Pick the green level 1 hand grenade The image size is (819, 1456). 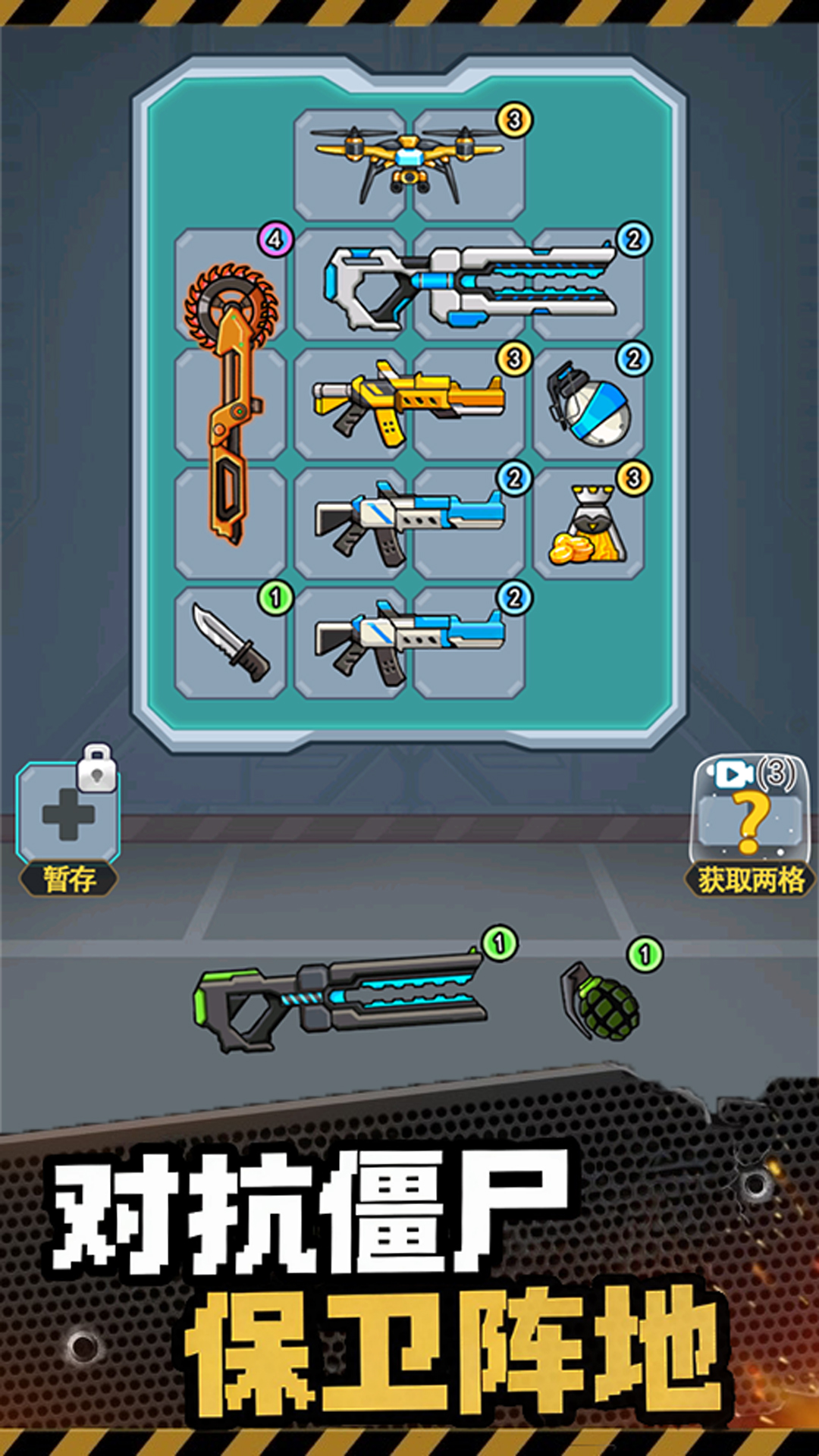coord(601,999)
